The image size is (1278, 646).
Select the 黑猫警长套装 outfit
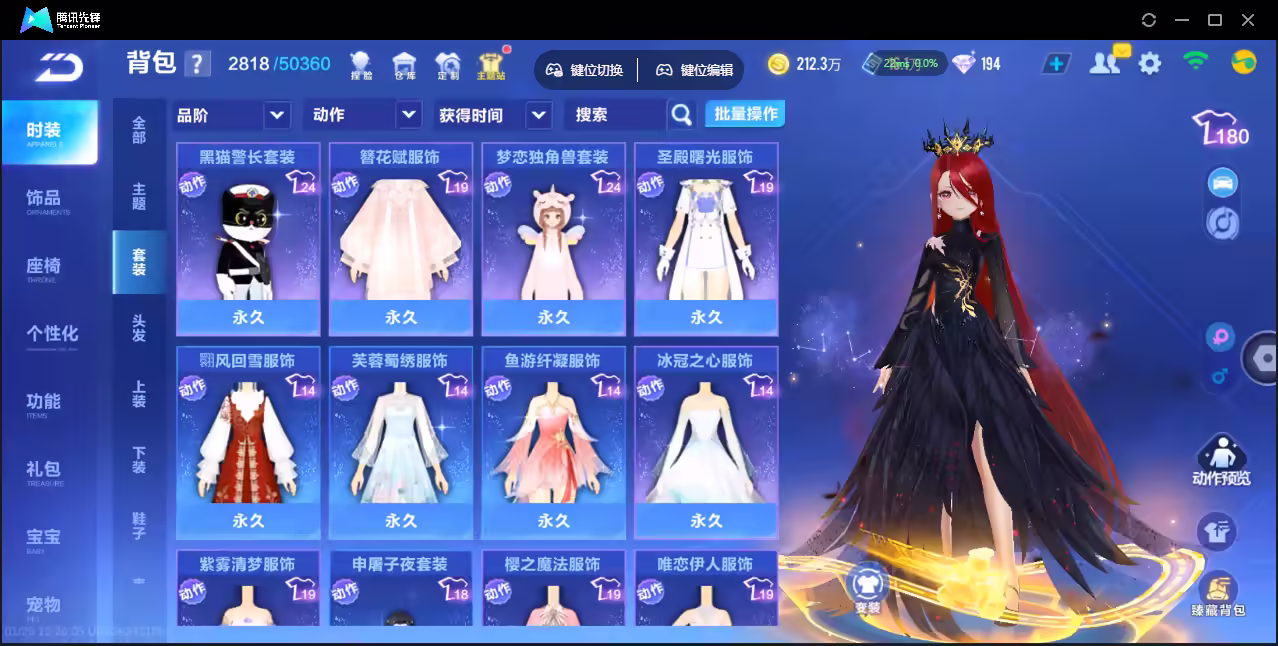[248, 238]
